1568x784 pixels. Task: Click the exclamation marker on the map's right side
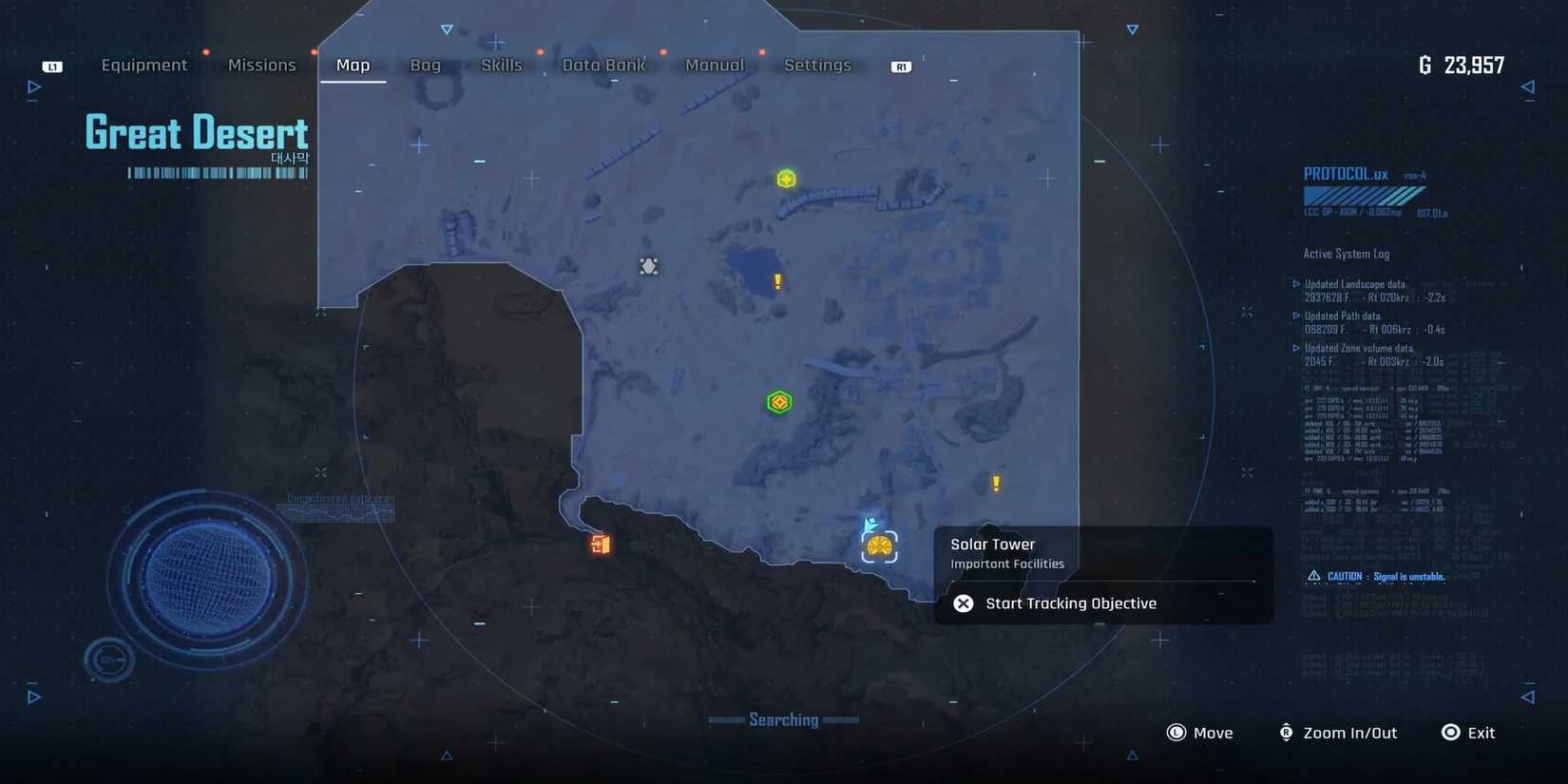coord(995,483)
